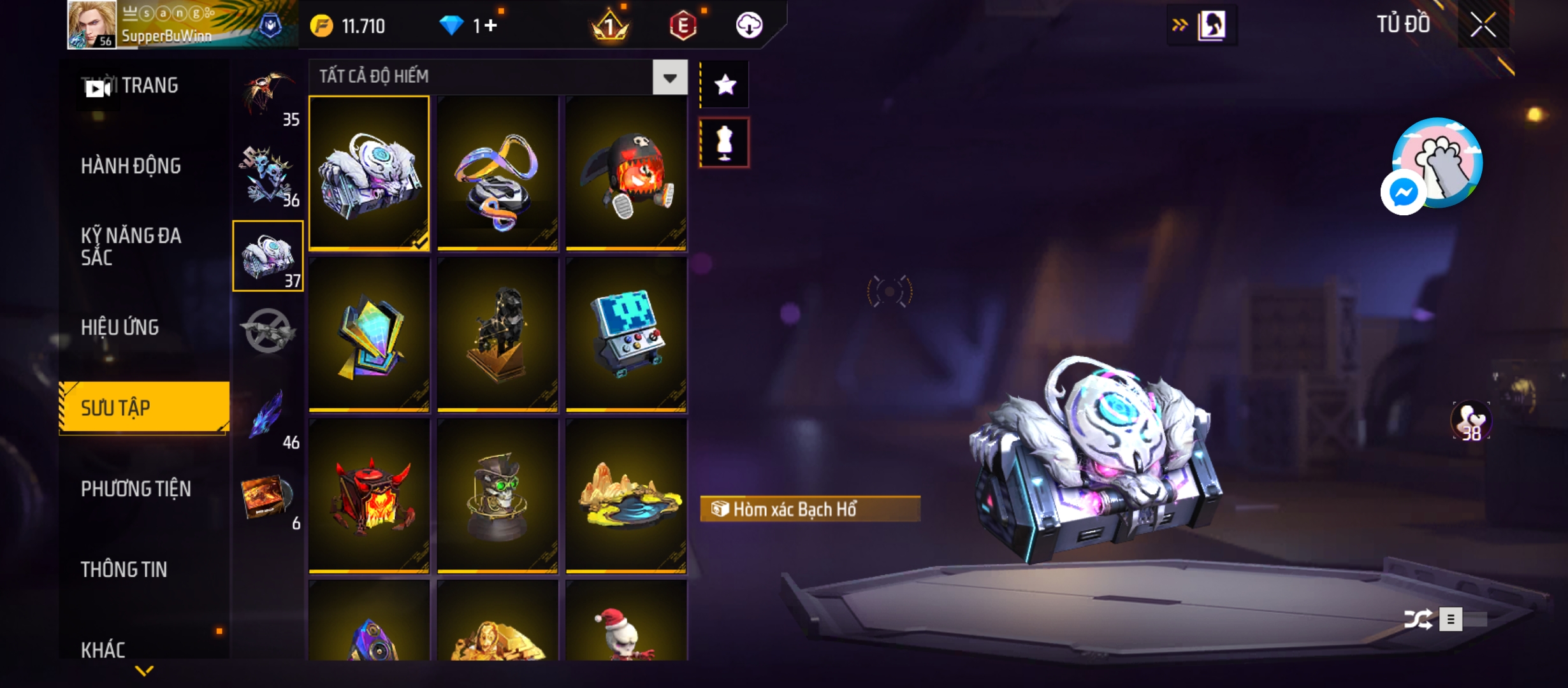Select the blue arcade machine loot box
This screenshot has height=688, width=1568.
tap(626, 334)
